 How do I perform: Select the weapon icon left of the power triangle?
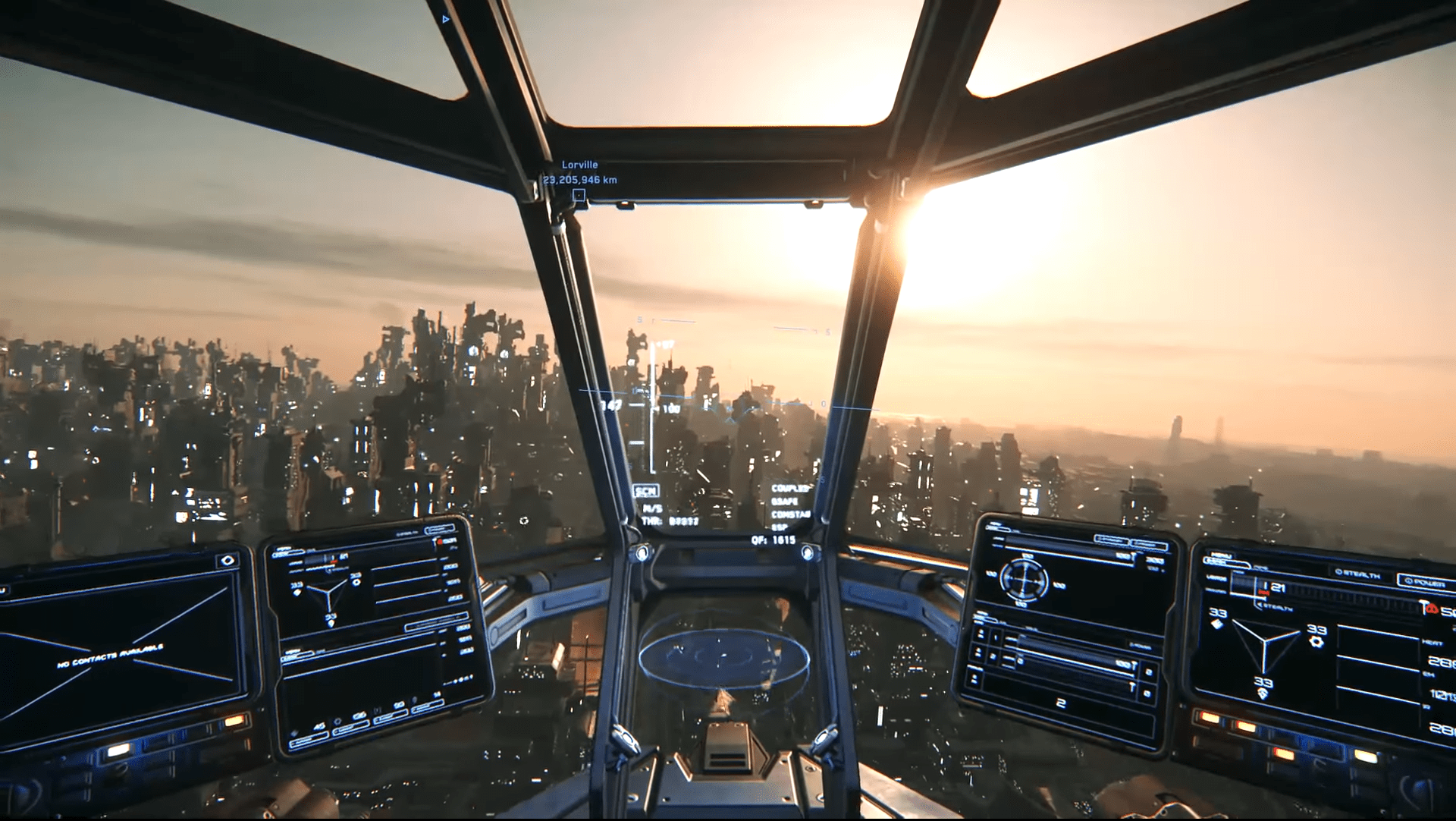pyautogui.click(x=1217, y=624)
